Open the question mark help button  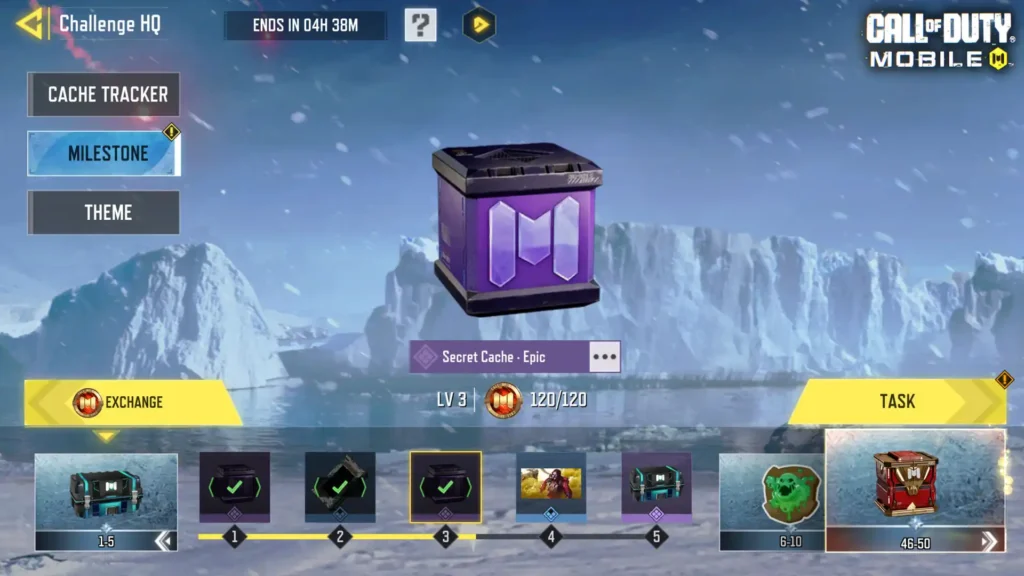(x=420, y=25)
